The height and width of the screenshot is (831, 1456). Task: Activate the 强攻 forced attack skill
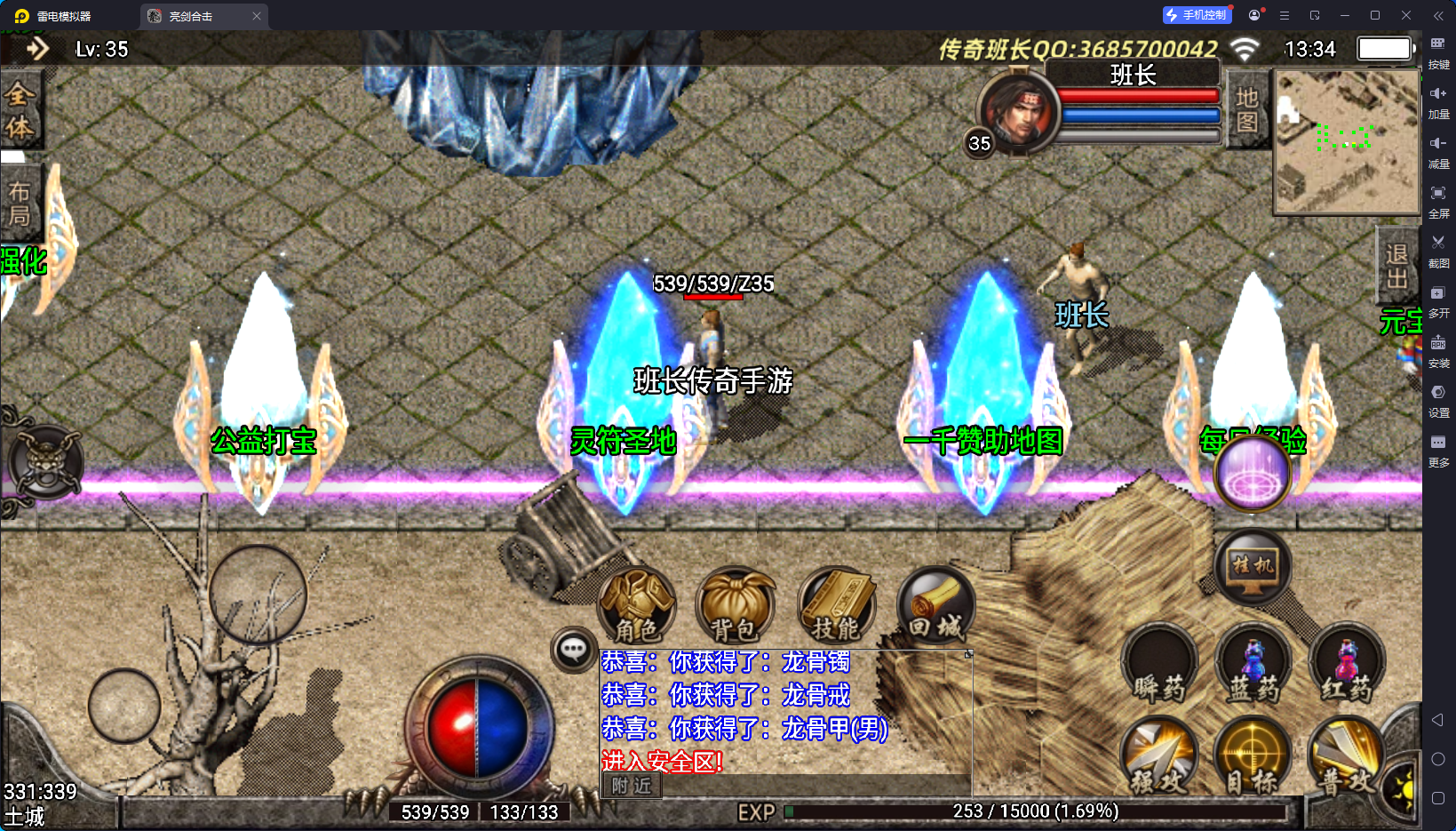pos(1159,756)
